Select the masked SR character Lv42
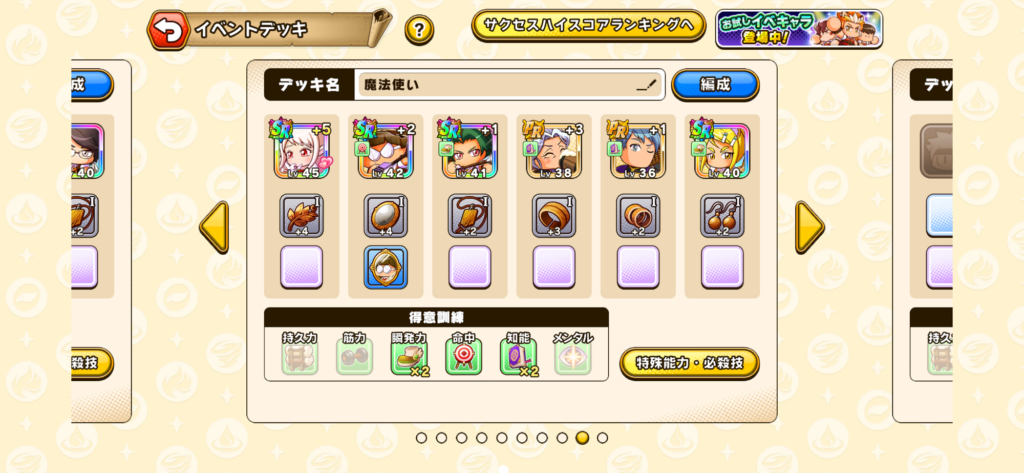Viewport: 1024px width, 473px height. [385, 151]
